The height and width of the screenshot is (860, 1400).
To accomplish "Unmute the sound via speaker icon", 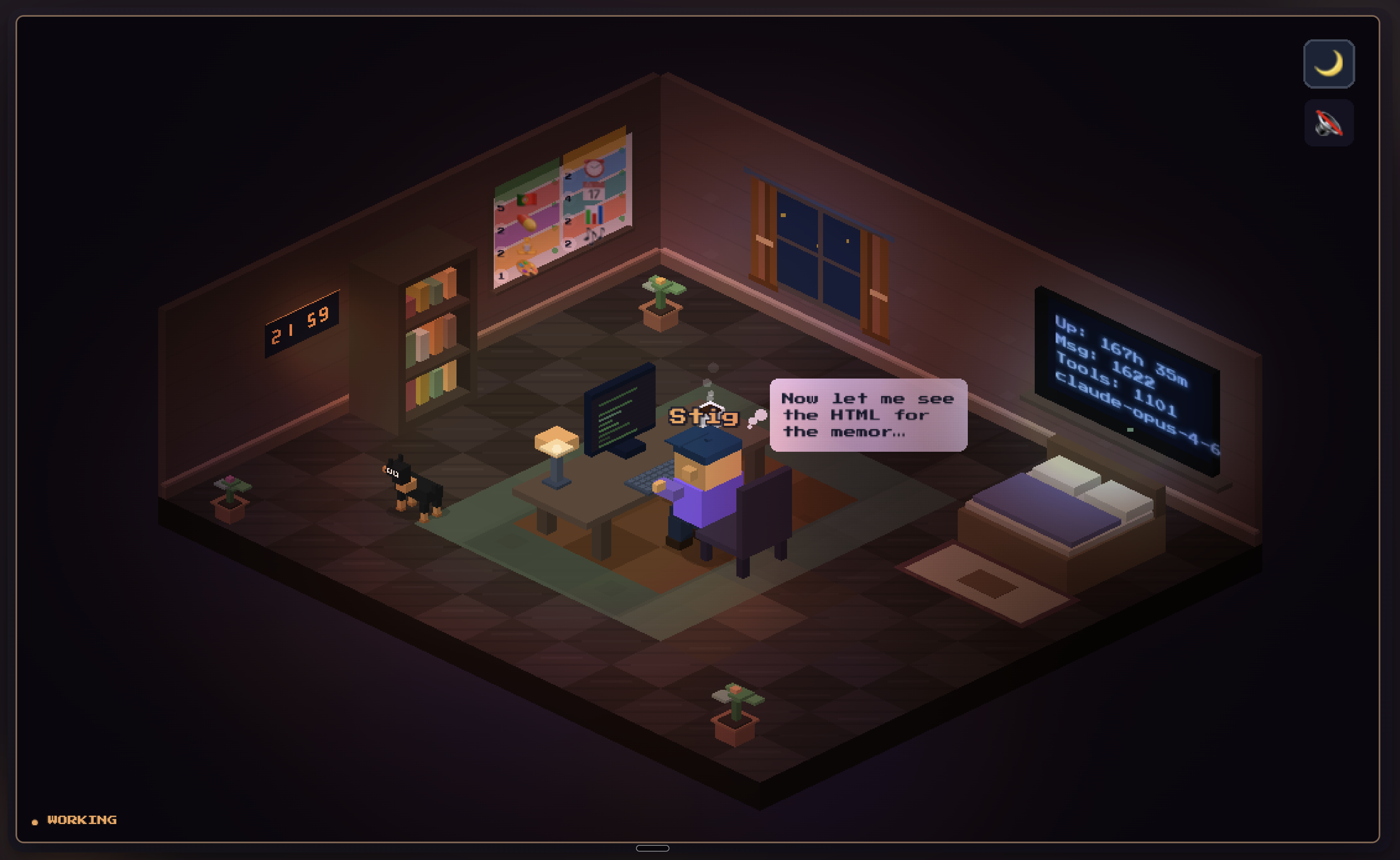I will [1329, 123].
